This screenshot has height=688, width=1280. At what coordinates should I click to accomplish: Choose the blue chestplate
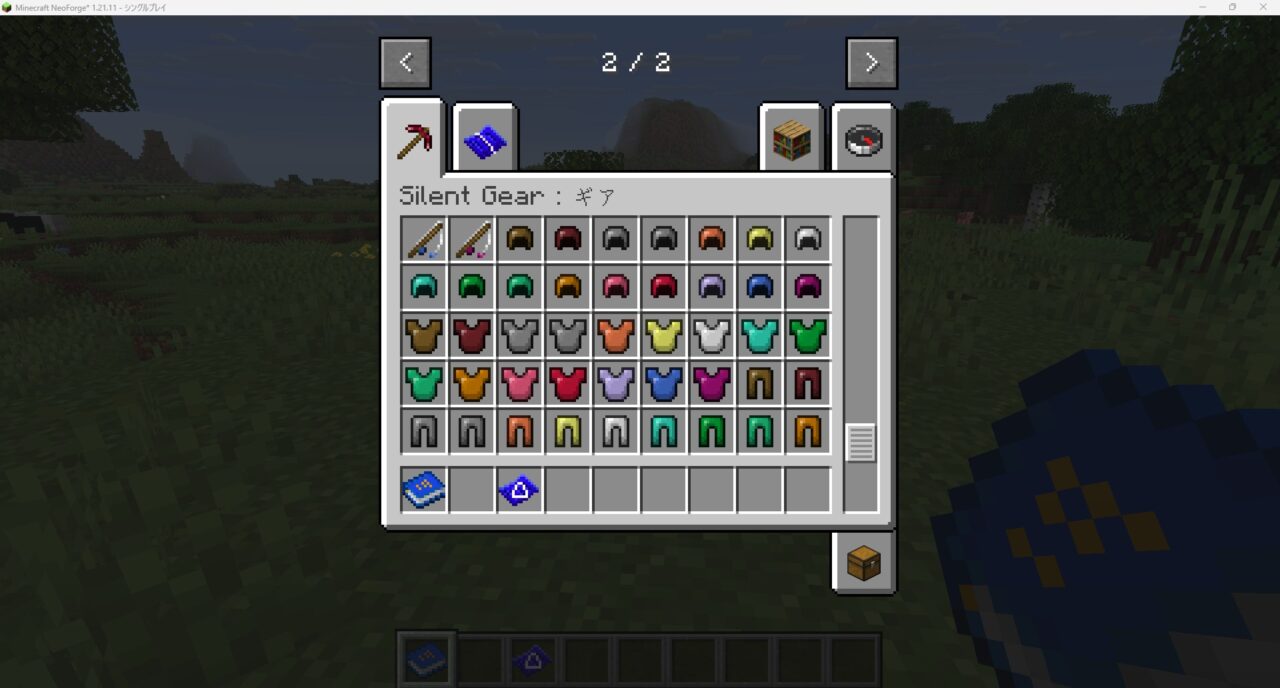(663, 383)
